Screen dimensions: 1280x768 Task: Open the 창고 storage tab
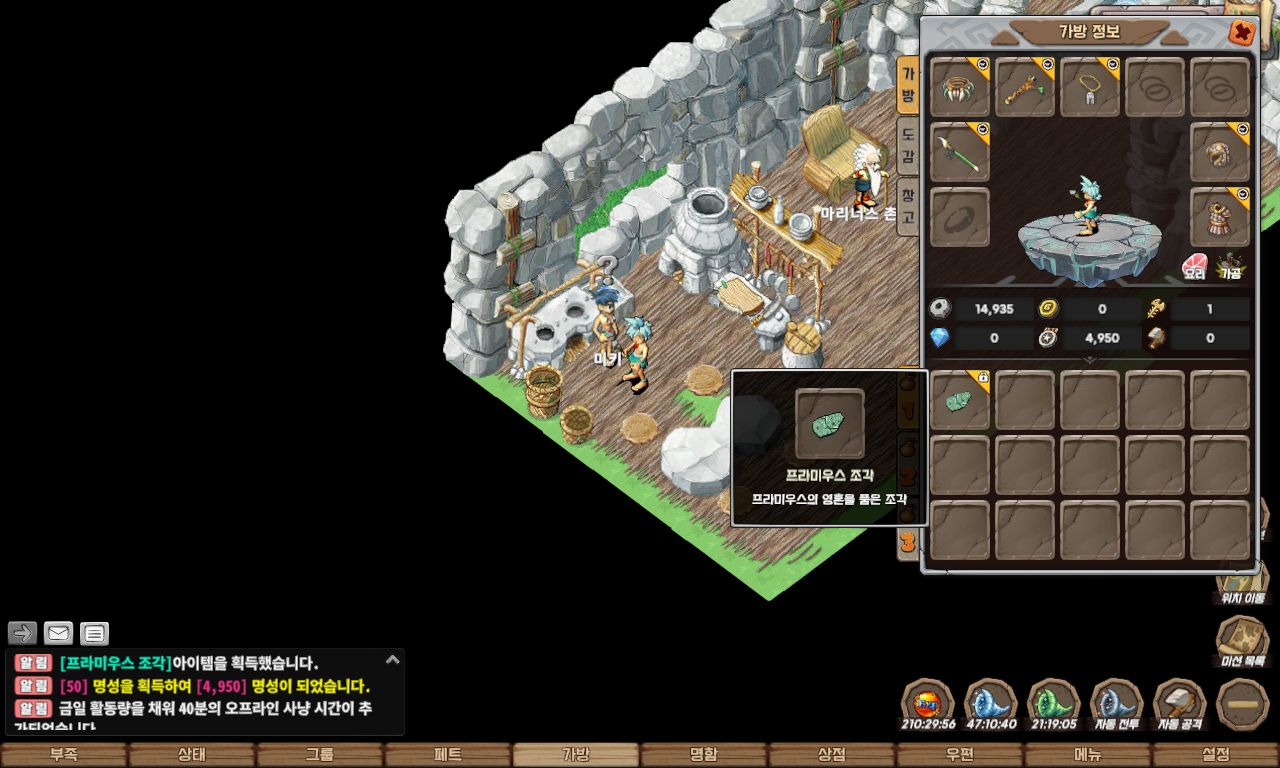click(907, 204)
